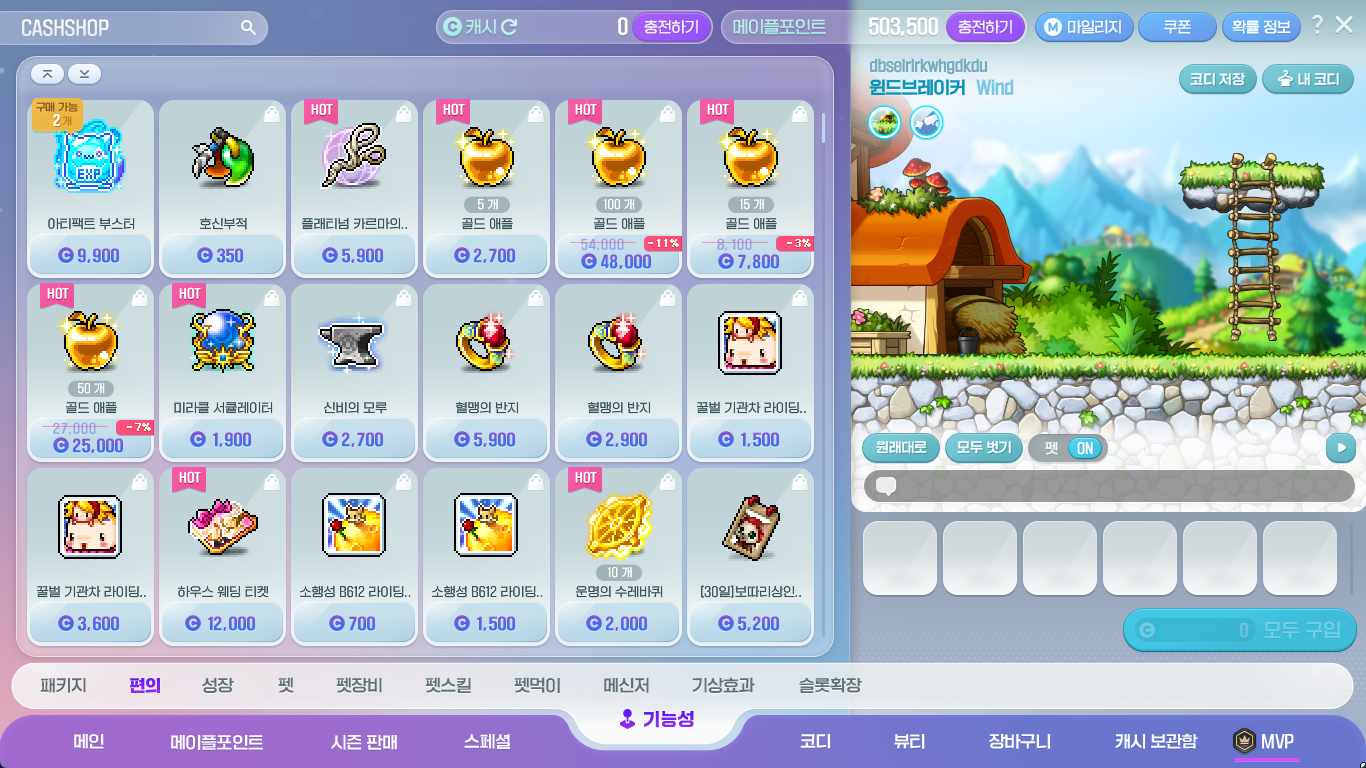This screenshot has height=768, width=1366.
Task: Open the 펫 category tab
Action: 286,686
